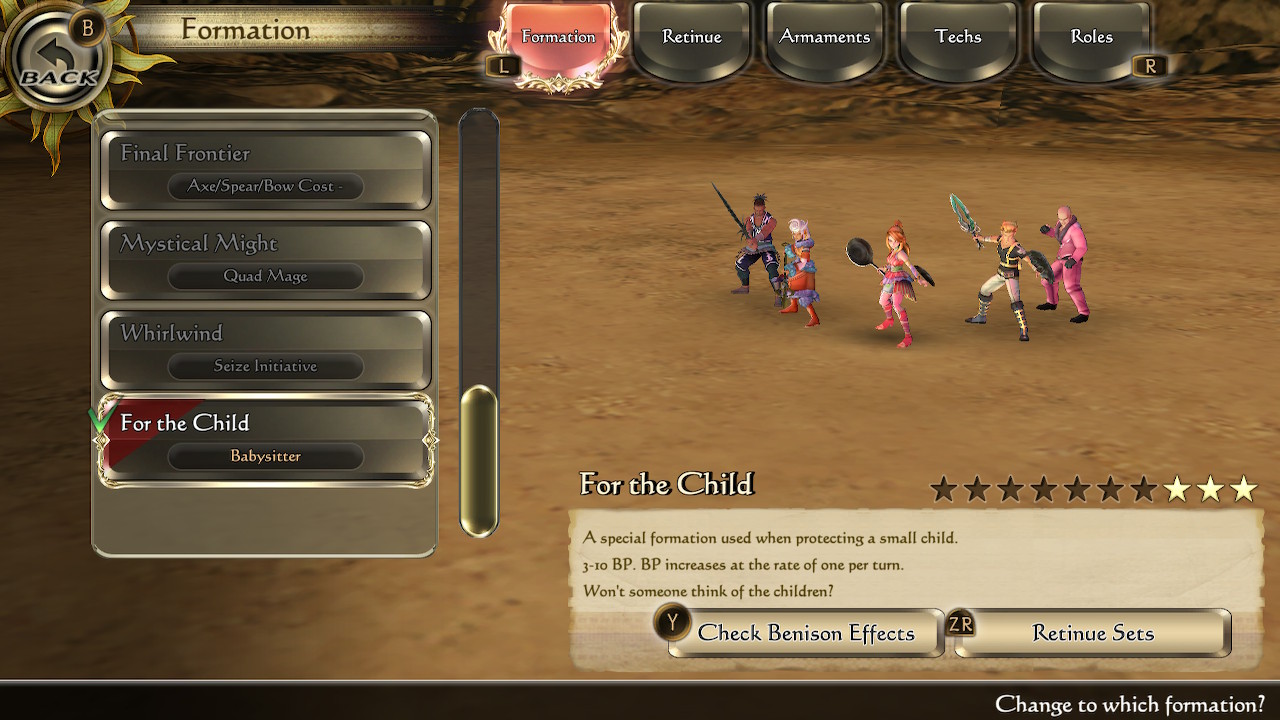Select the For the Child formation
The image size is (1280, 720).
click(266, 440)
